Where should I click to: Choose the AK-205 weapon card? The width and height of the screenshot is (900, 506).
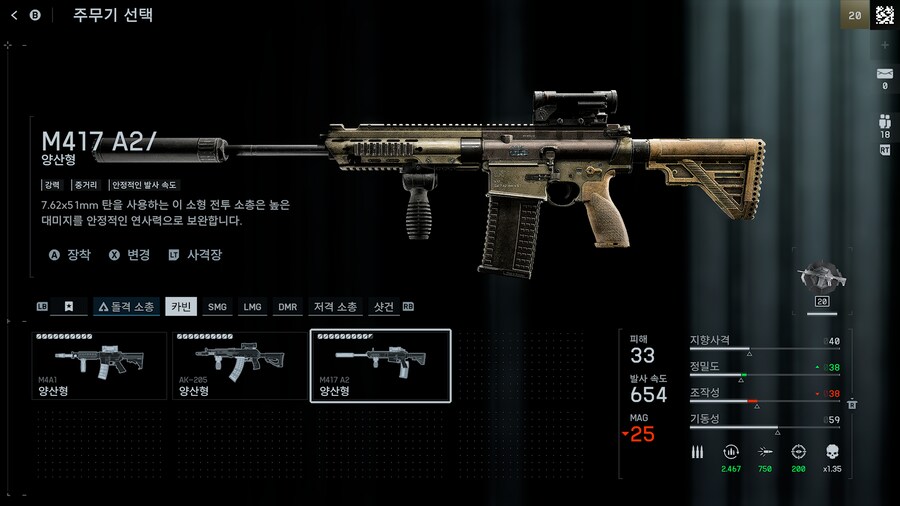(240, 366)
